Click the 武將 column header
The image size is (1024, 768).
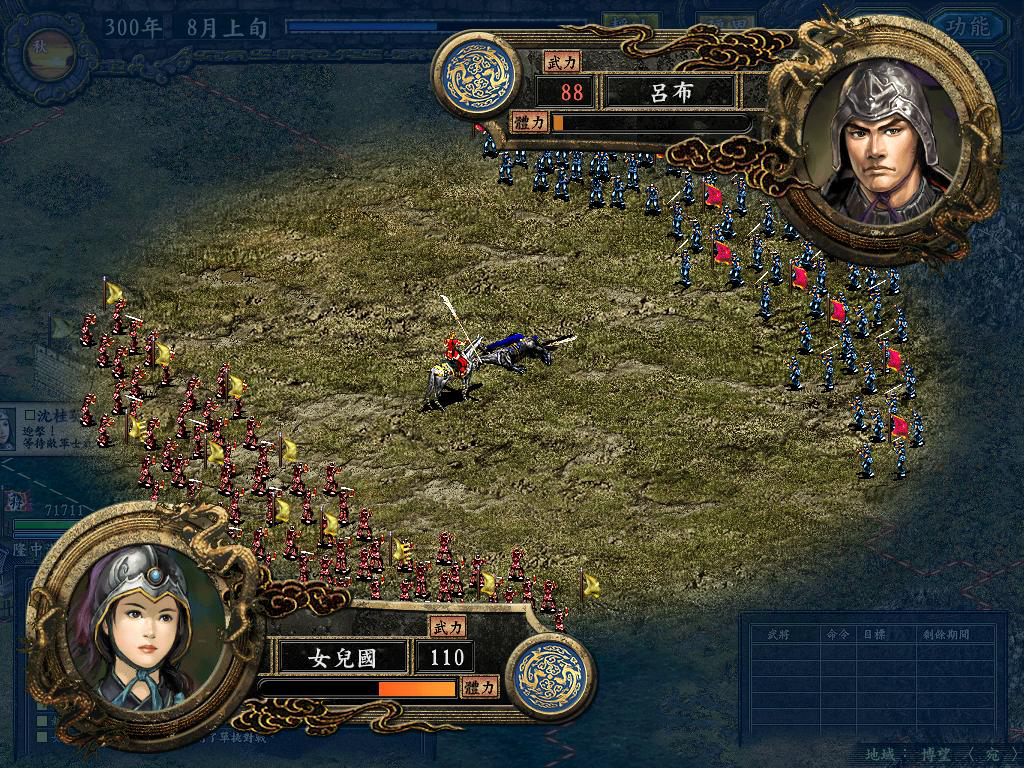coord(779,634)
